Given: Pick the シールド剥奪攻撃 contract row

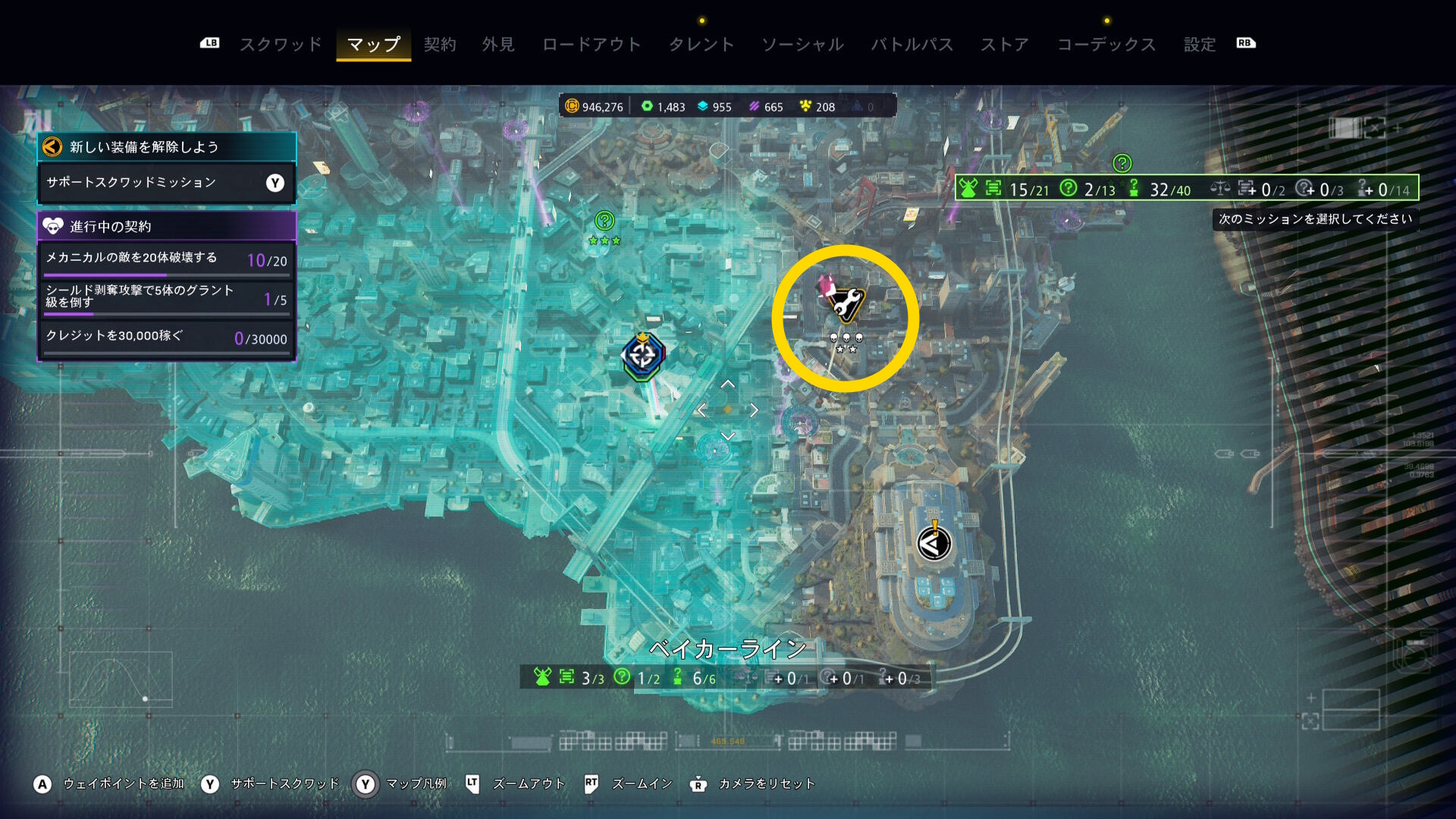Looking at the screenshot, I should coord(166,298).
